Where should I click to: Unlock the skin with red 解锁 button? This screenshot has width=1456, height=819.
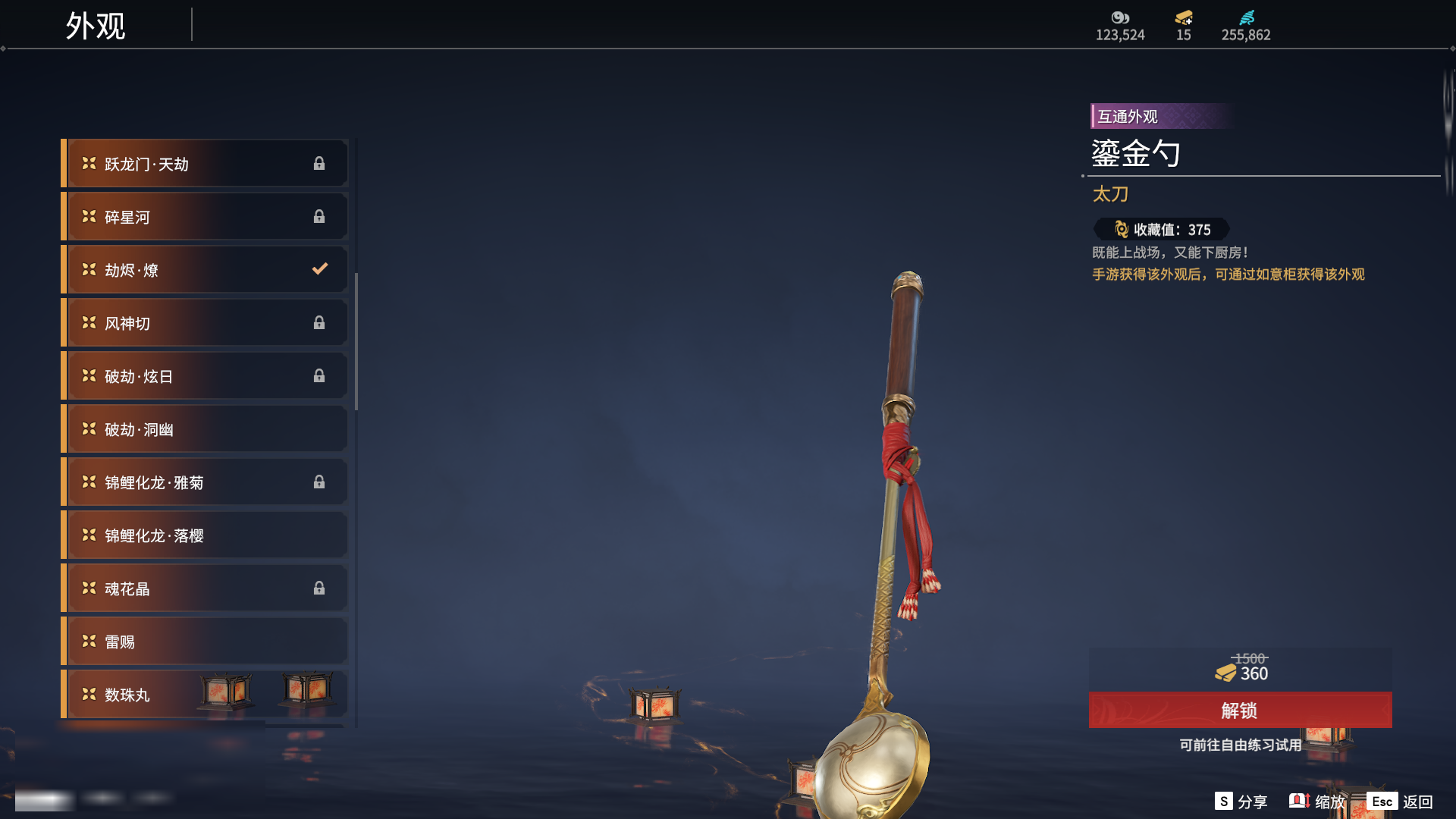coord(1240,711)
